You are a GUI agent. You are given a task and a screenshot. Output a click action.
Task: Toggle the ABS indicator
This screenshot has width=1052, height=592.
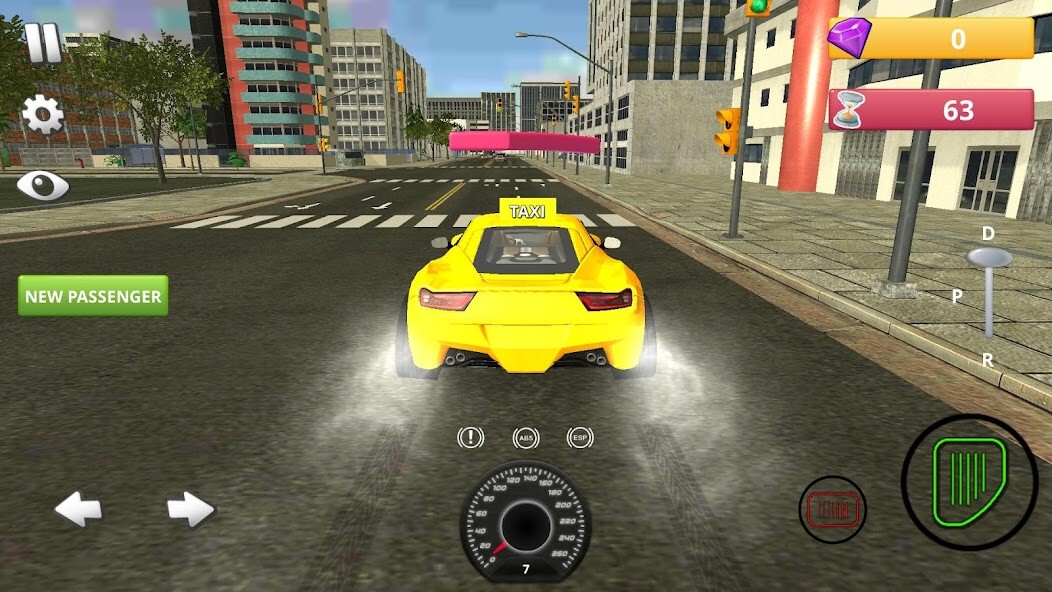tap(526, 438)
